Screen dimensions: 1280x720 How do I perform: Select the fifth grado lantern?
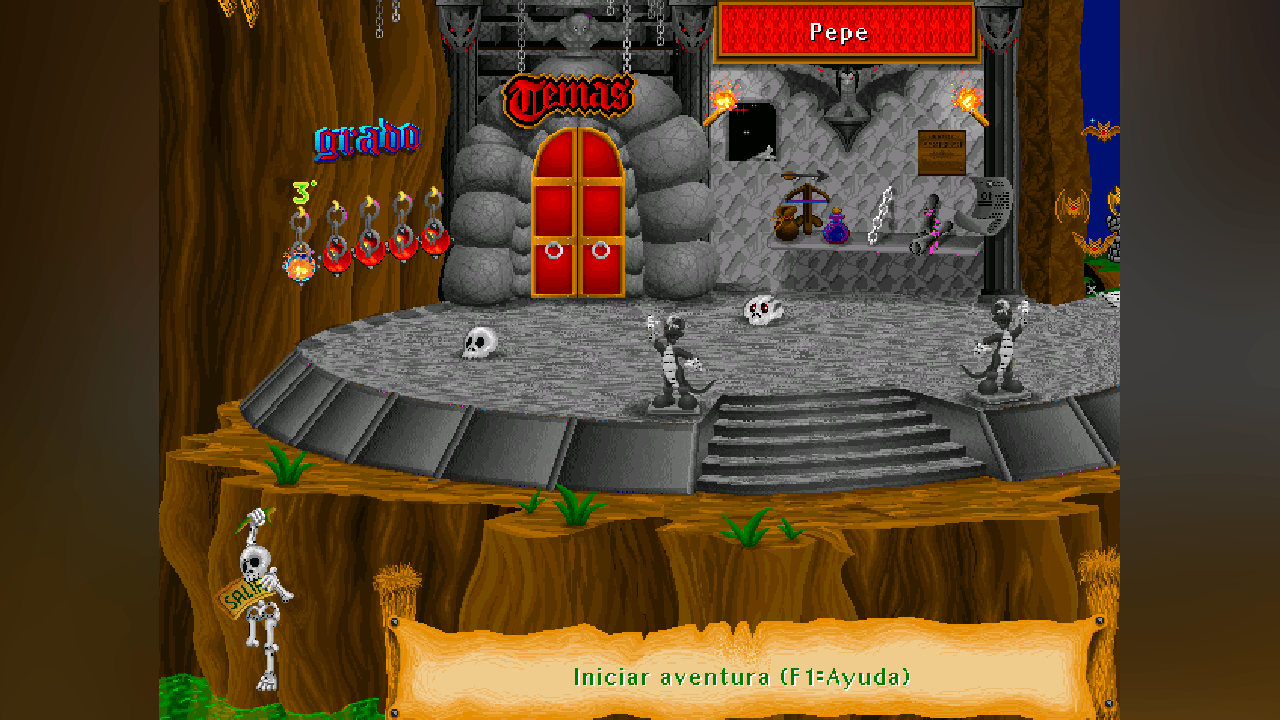pos(436,241)
